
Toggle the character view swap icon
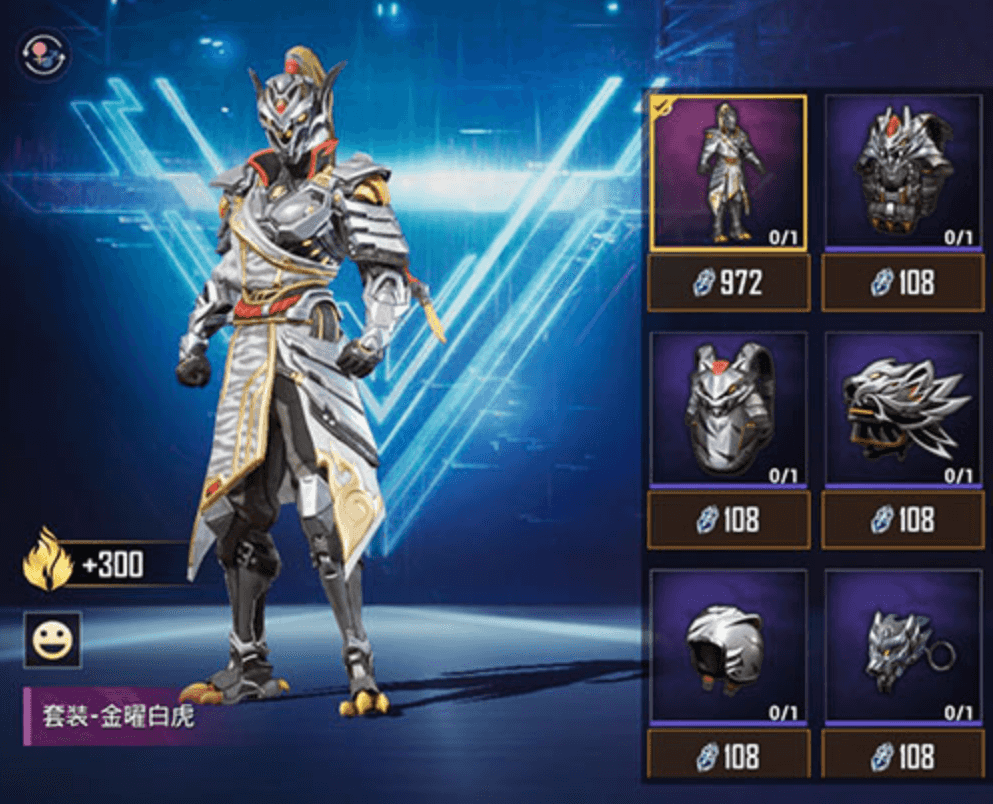pyautogui.click(x=43, y=56)
